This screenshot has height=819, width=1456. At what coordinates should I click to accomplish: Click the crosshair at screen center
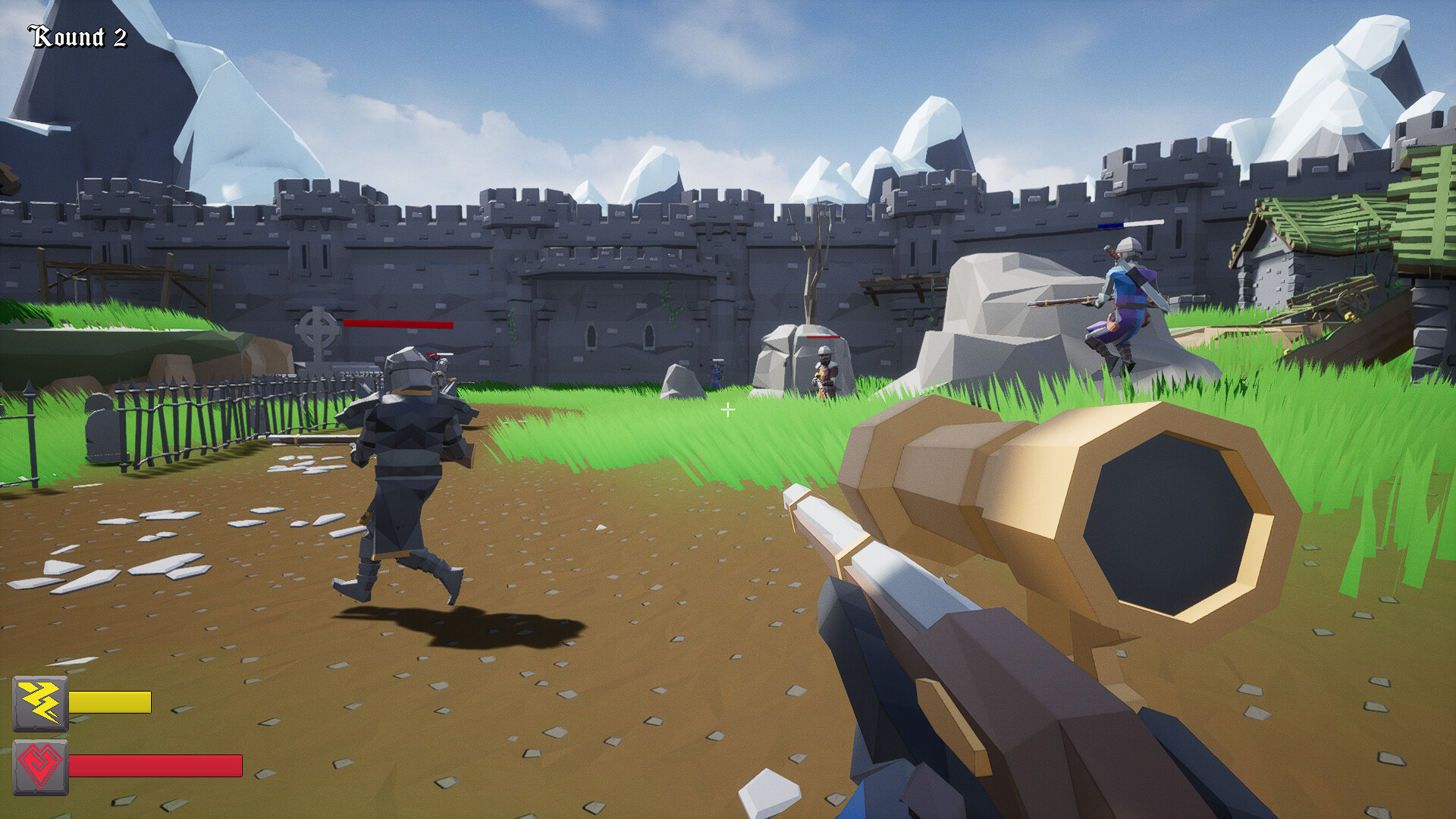click(x=728, y=409)
